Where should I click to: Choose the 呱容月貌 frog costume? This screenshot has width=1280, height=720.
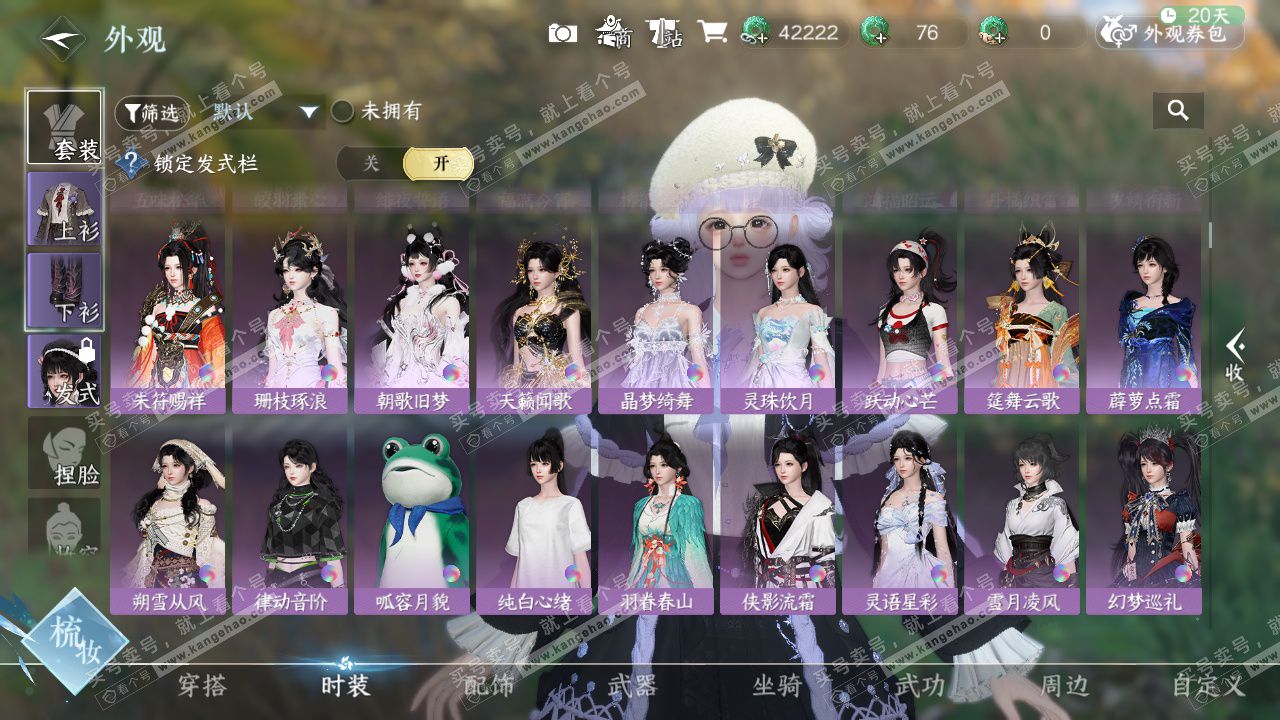[x=412, y=518]
